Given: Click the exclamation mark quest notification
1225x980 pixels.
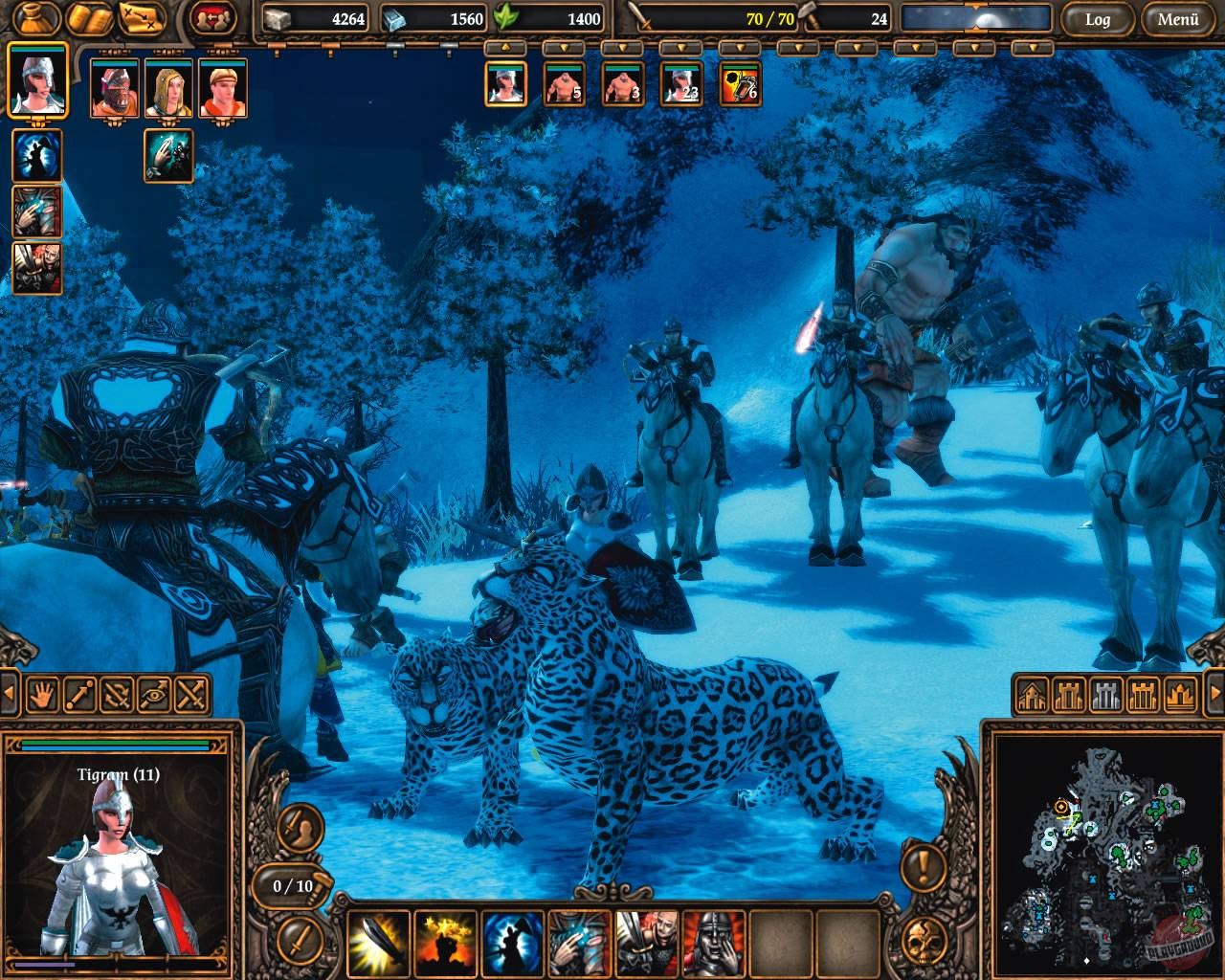Looking at the screenshot, I should (922, 869).
